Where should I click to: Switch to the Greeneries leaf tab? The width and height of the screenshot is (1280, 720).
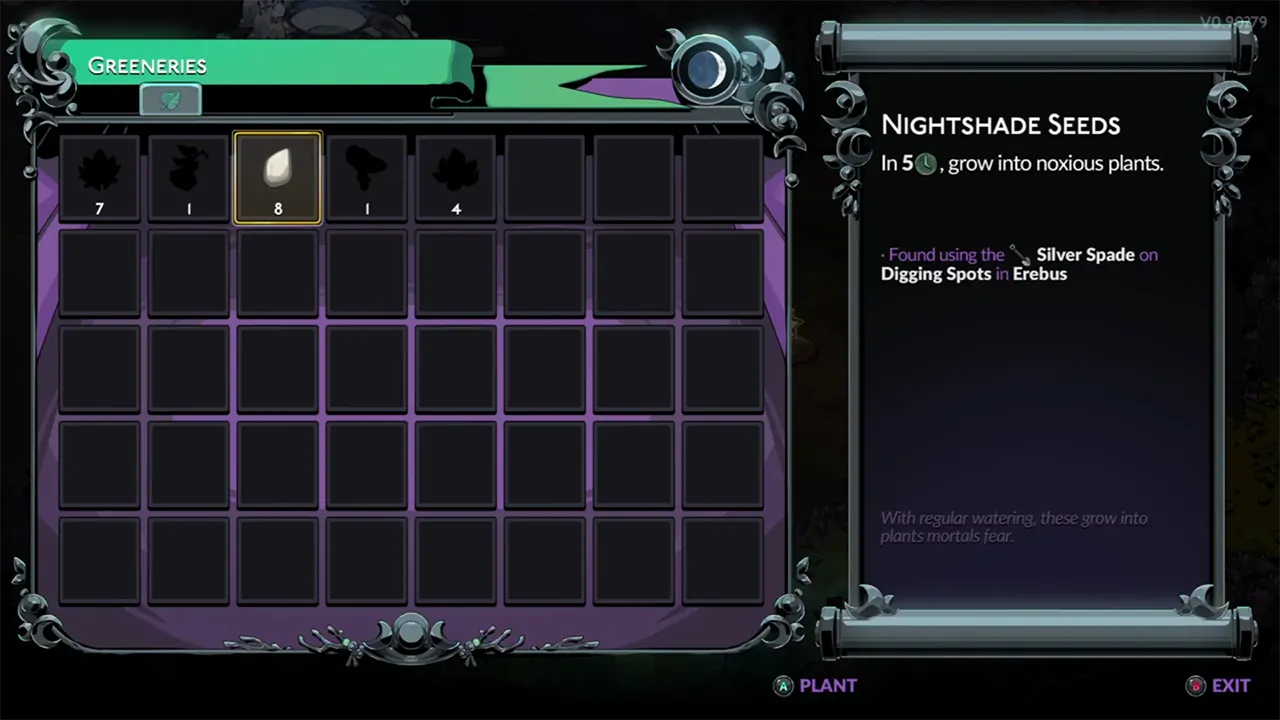[170, 99]
